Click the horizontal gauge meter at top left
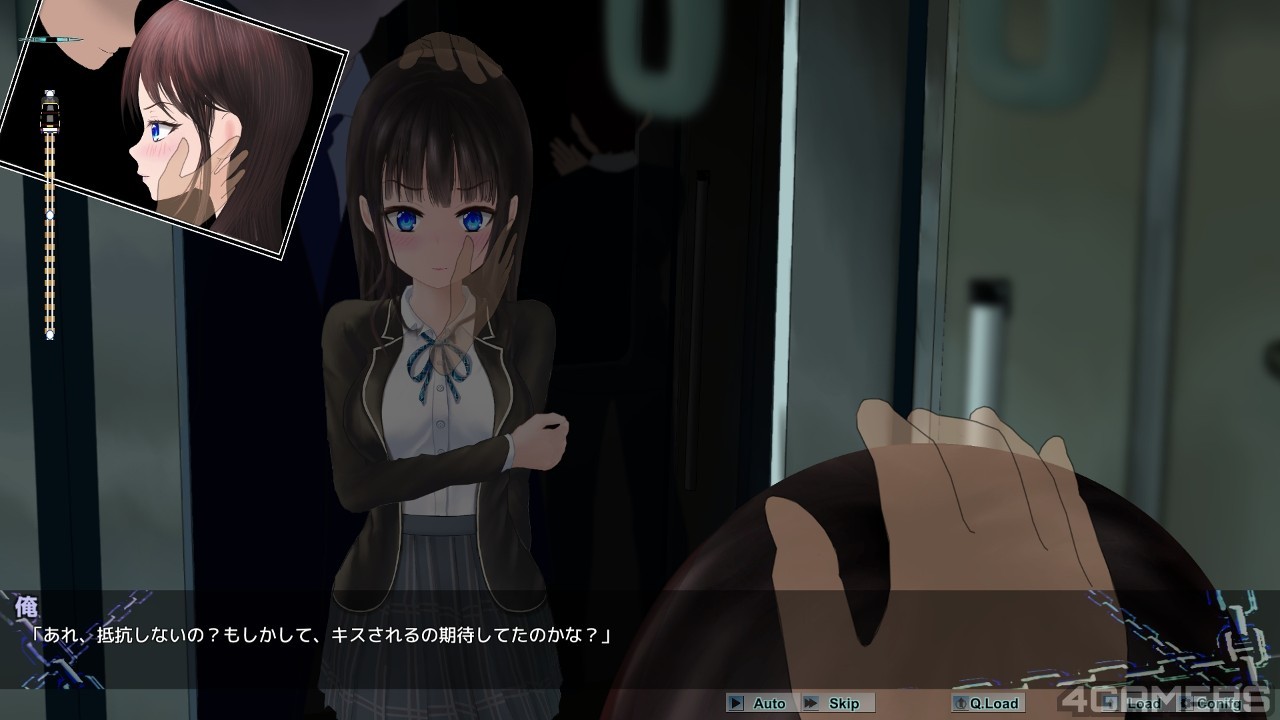The height and width of the screenshot is (720, 1280). click(48, 38)
